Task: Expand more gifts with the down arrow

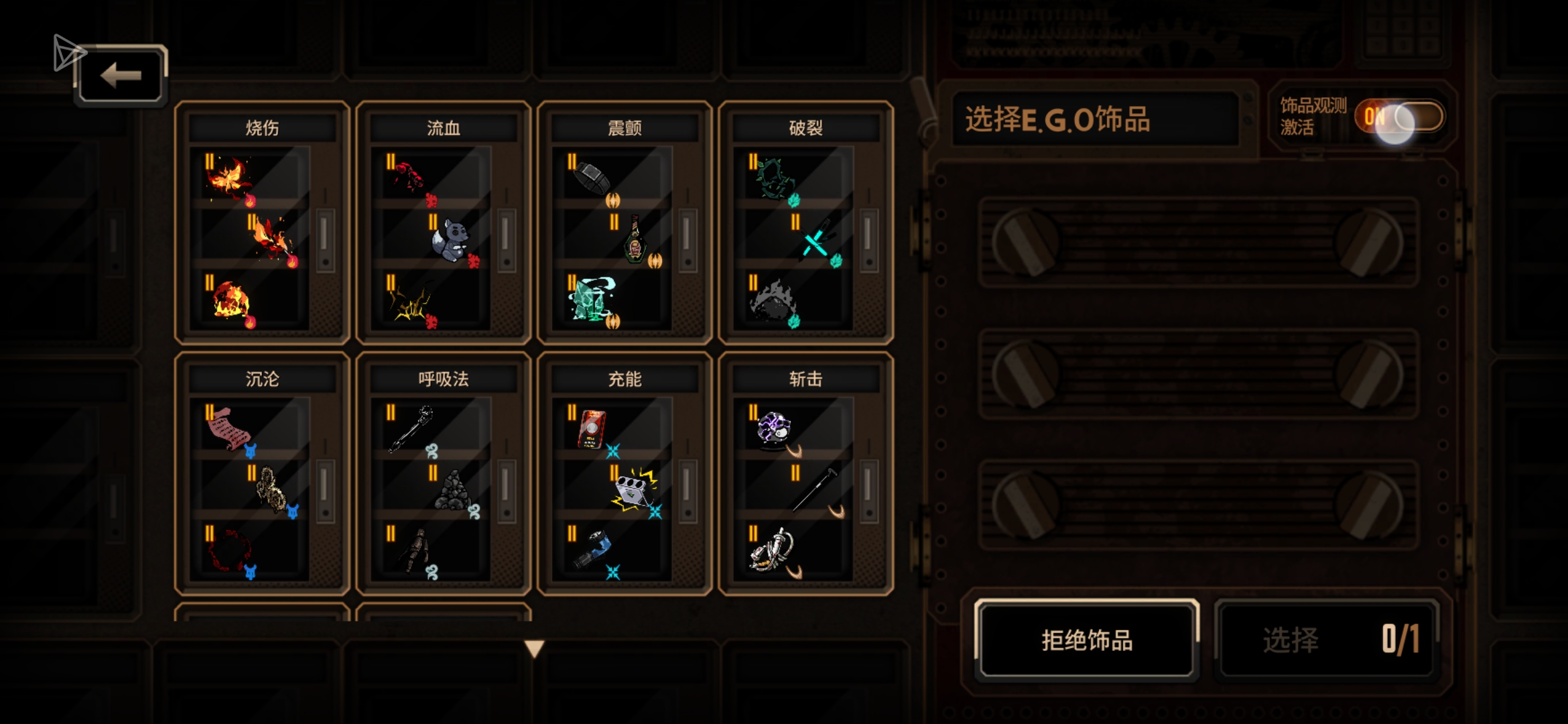Action: (533, 649)
